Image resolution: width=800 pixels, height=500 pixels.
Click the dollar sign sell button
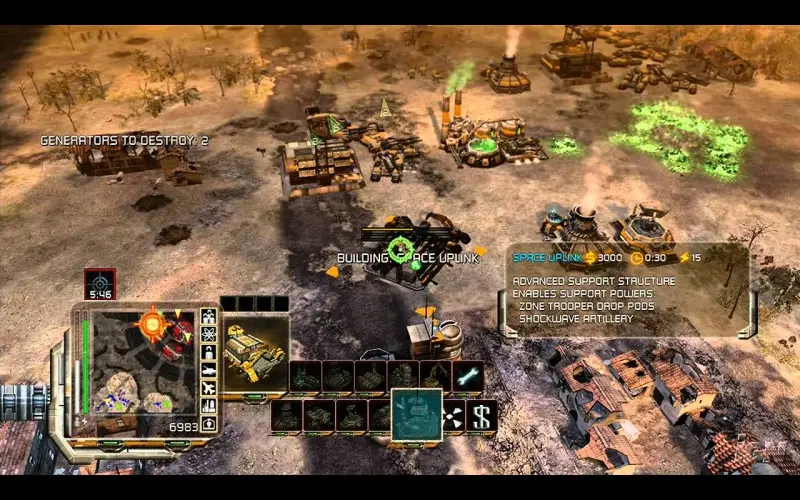(482, 415)
